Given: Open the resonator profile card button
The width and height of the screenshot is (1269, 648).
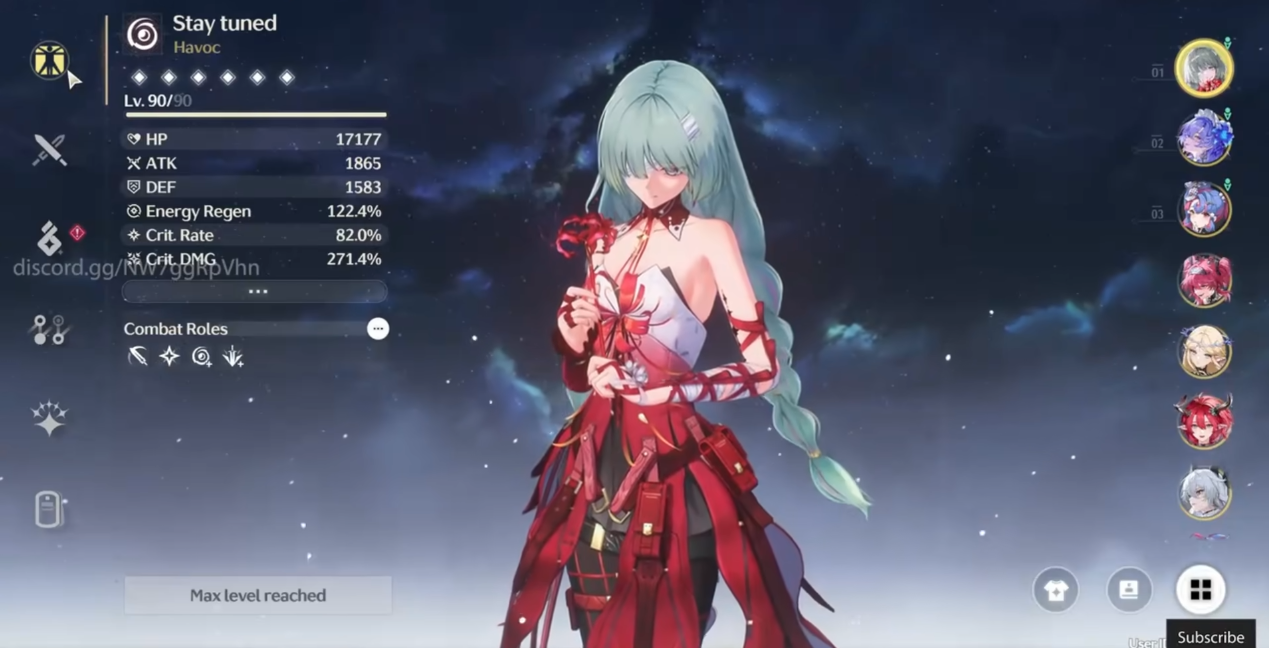Looking at the screenshot, I should pyautogui.click(x=1128, y=591).
